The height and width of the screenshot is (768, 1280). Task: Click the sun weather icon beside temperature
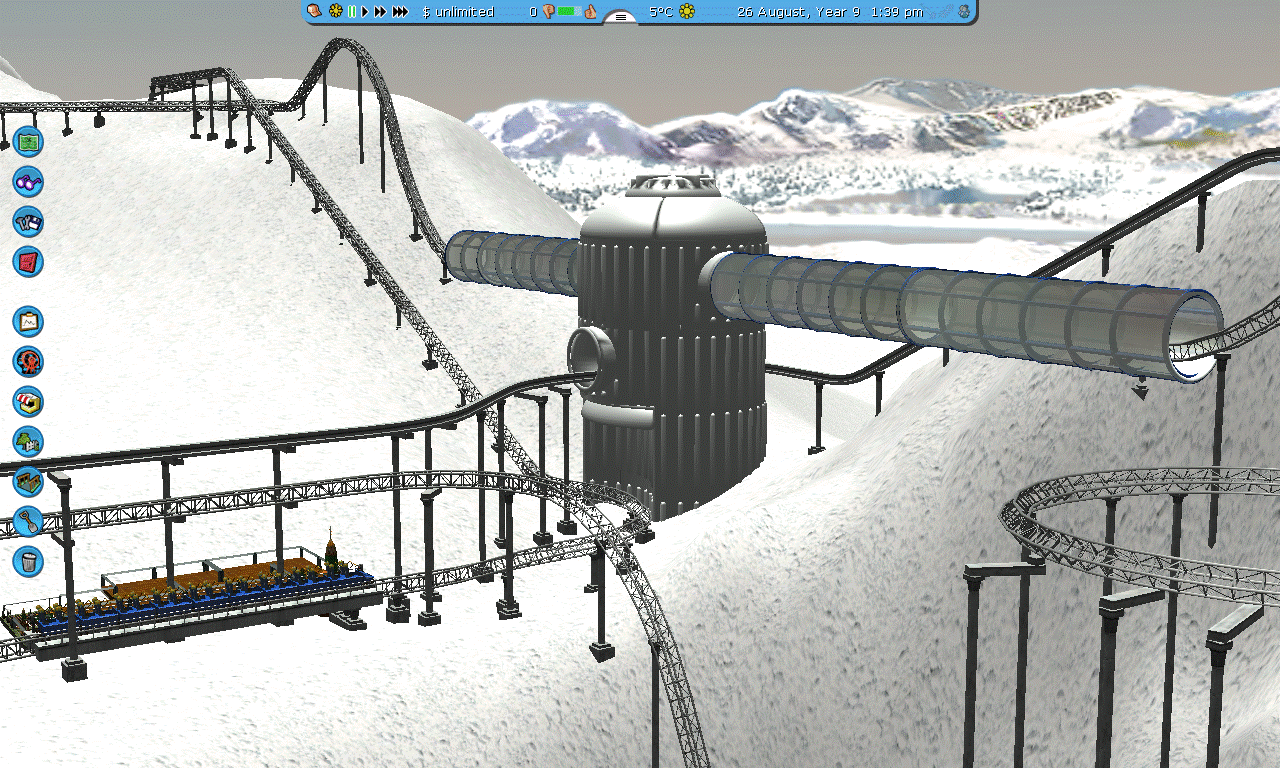[687, 12]
